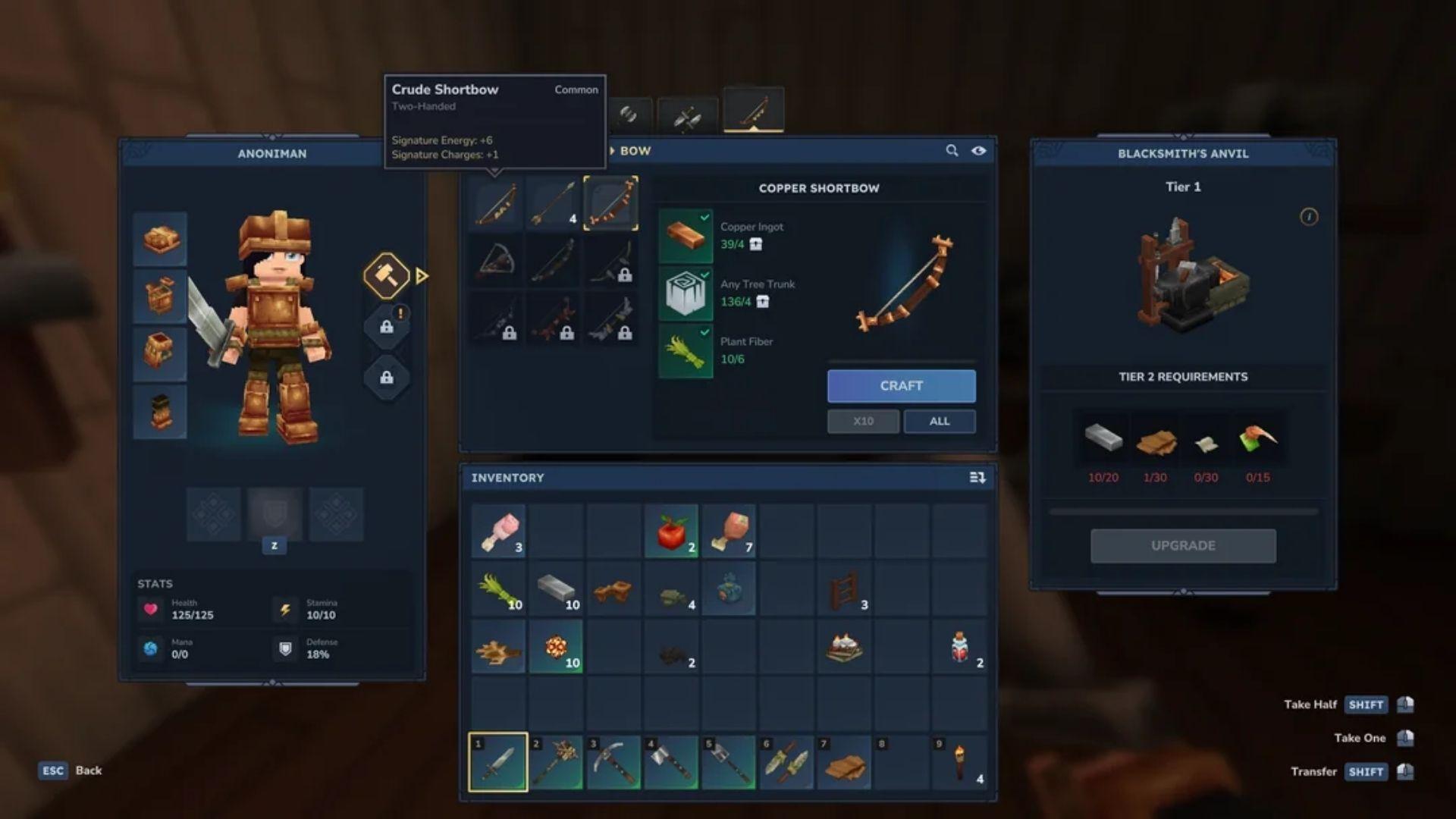Click the sort icon on the Inventory header
The width and height of the screenshot is (1456, 819).
[978, 478]
